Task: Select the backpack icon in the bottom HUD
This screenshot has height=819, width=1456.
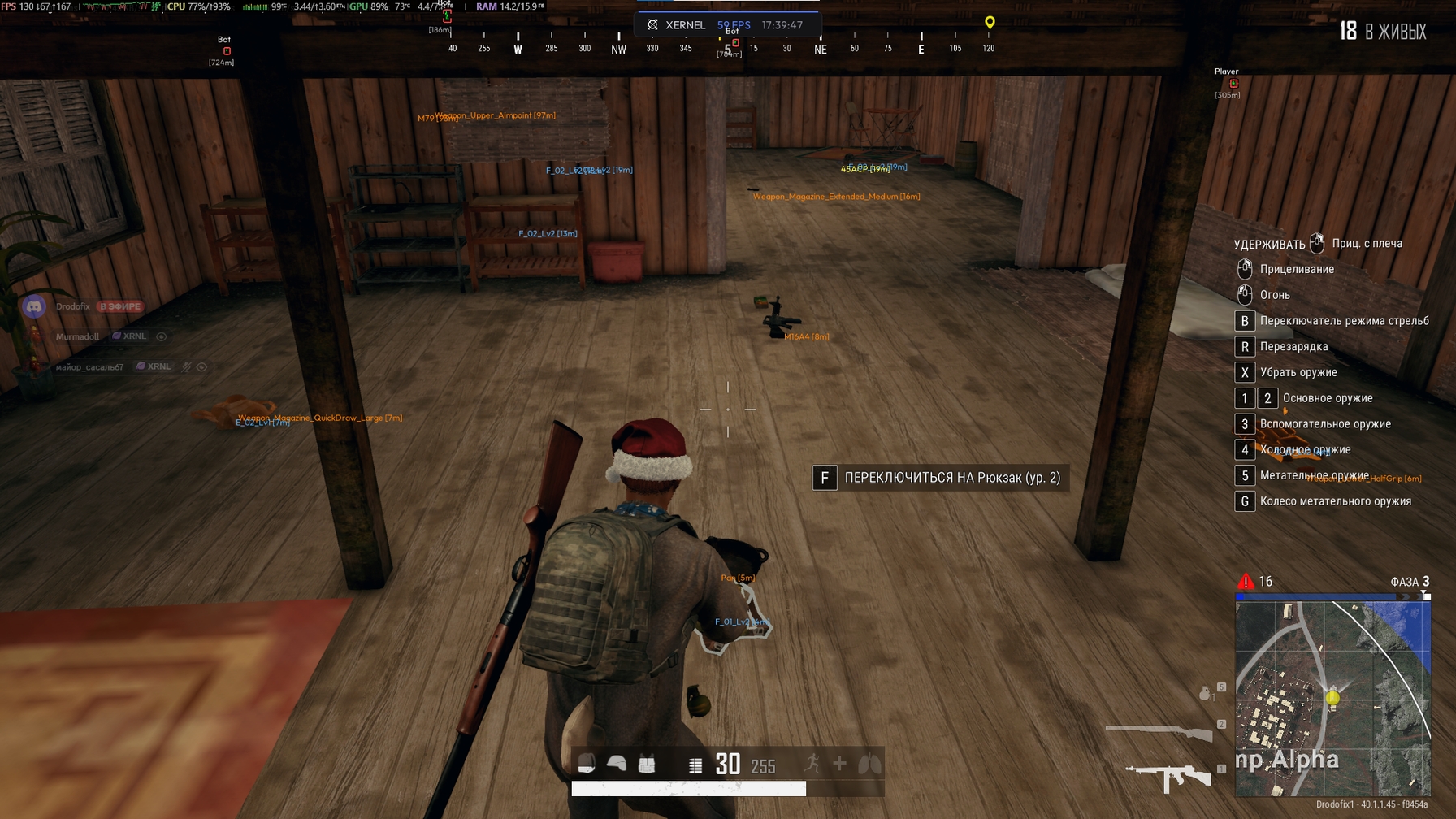Action: coord(585,762)
